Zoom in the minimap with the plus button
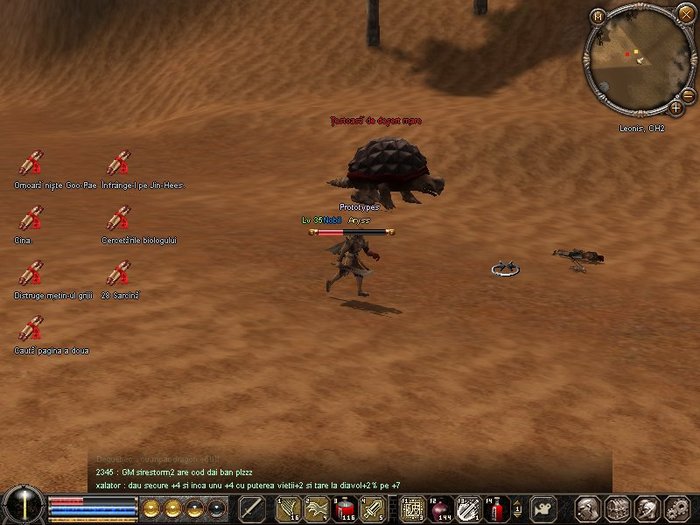The height and width of the screenshot is (525, 700). pyautogui.click(x=677, y=106)
